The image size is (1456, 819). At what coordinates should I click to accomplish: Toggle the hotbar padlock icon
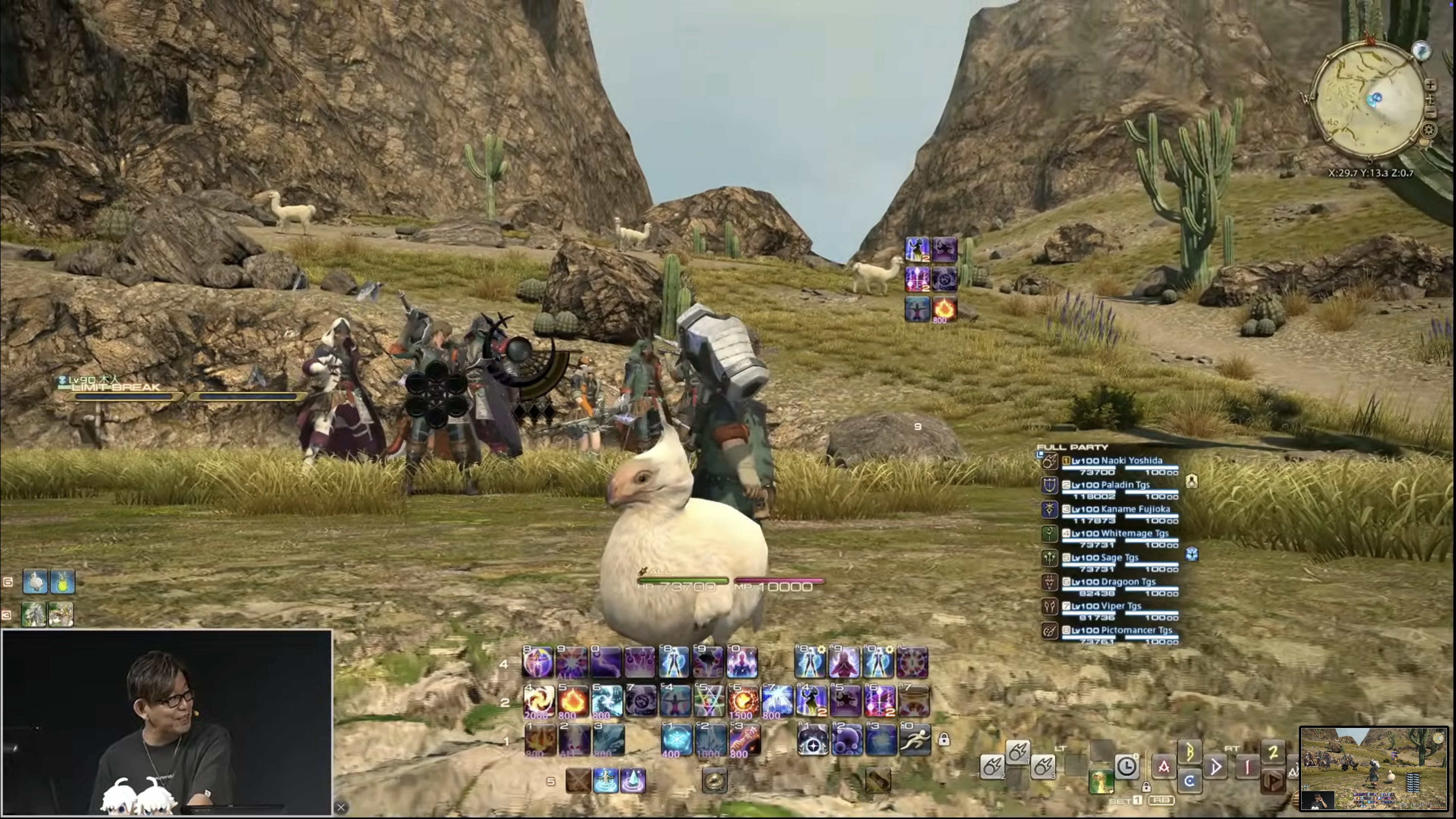coord(944,739)
